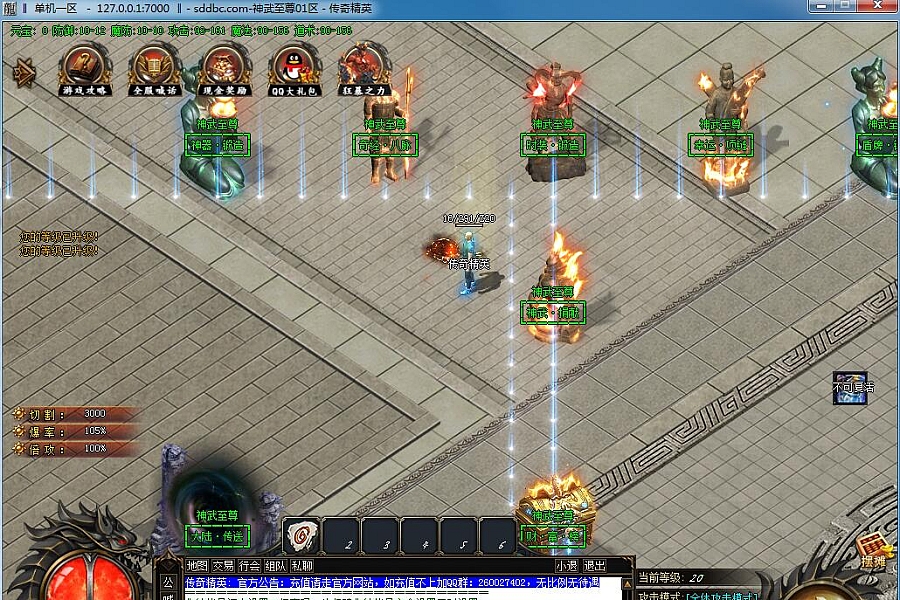
Task: Open the 交易 trade button
Action: tap(223, 566)
